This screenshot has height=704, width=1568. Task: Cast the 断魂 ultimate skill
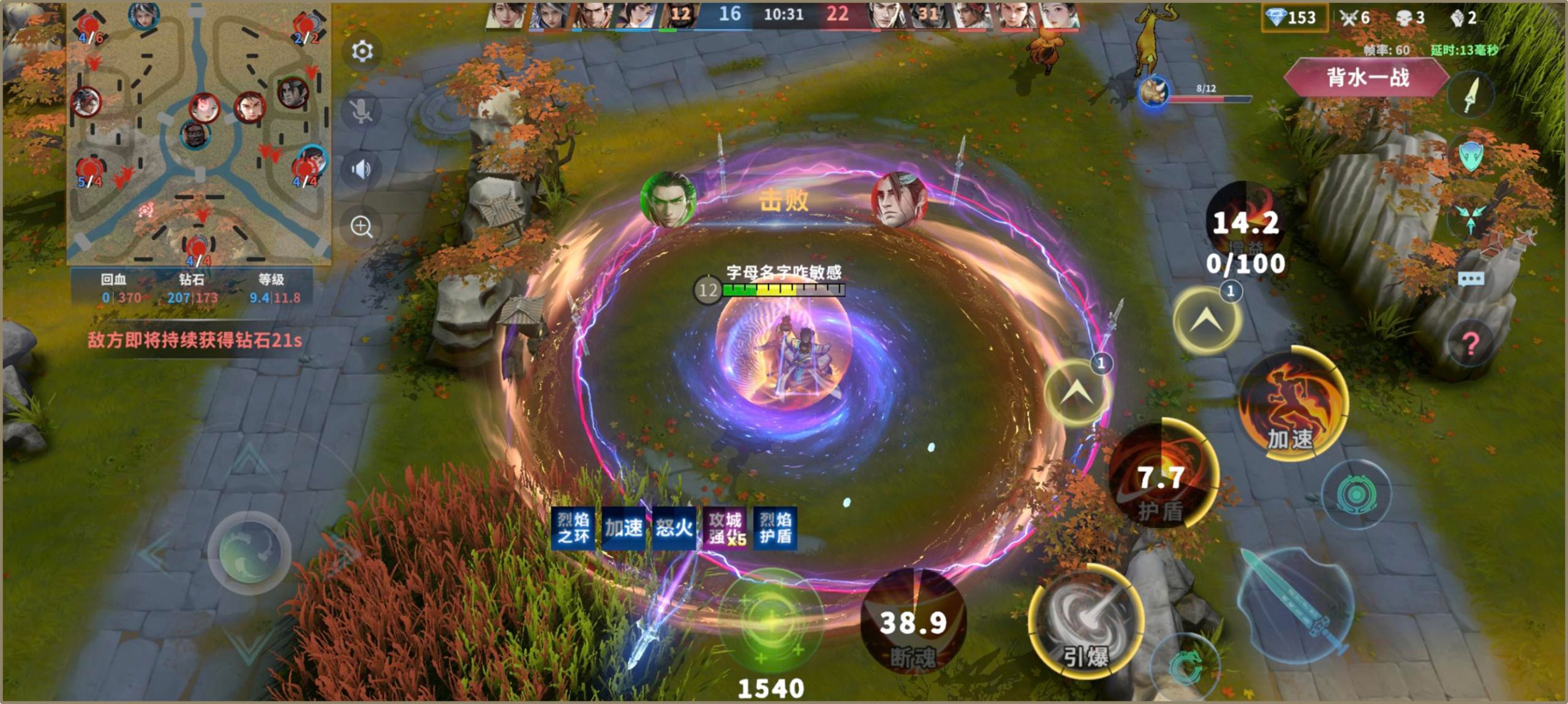pos(913,621)
